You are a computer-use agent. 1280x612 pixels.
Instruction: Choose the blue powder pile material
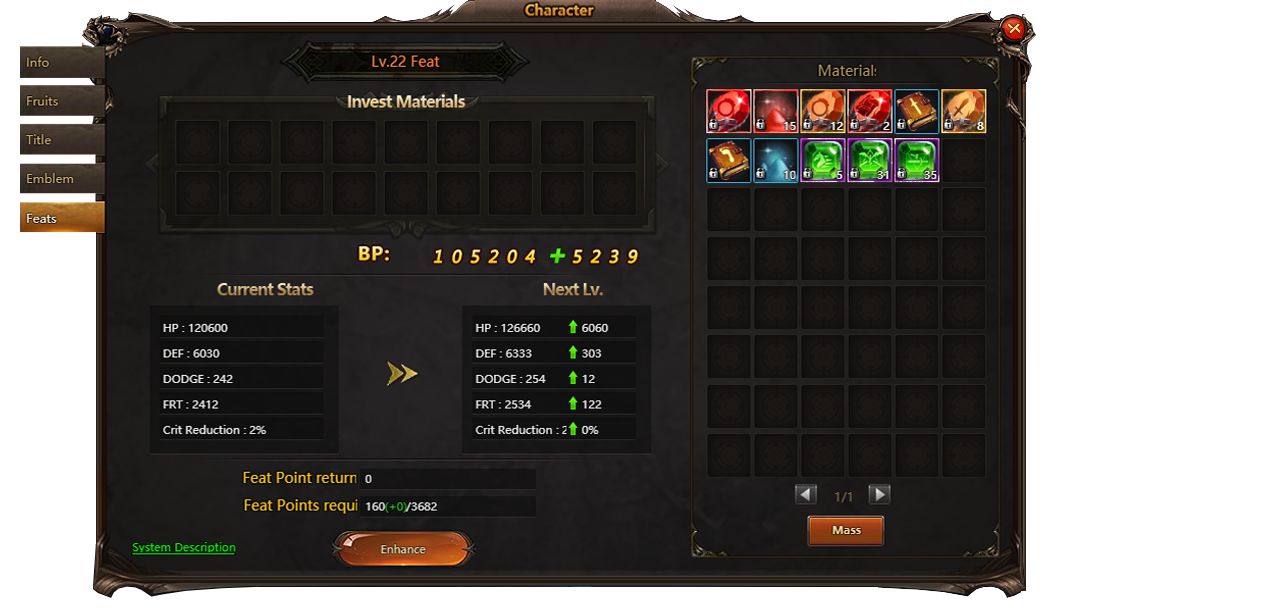click(776, 160)
